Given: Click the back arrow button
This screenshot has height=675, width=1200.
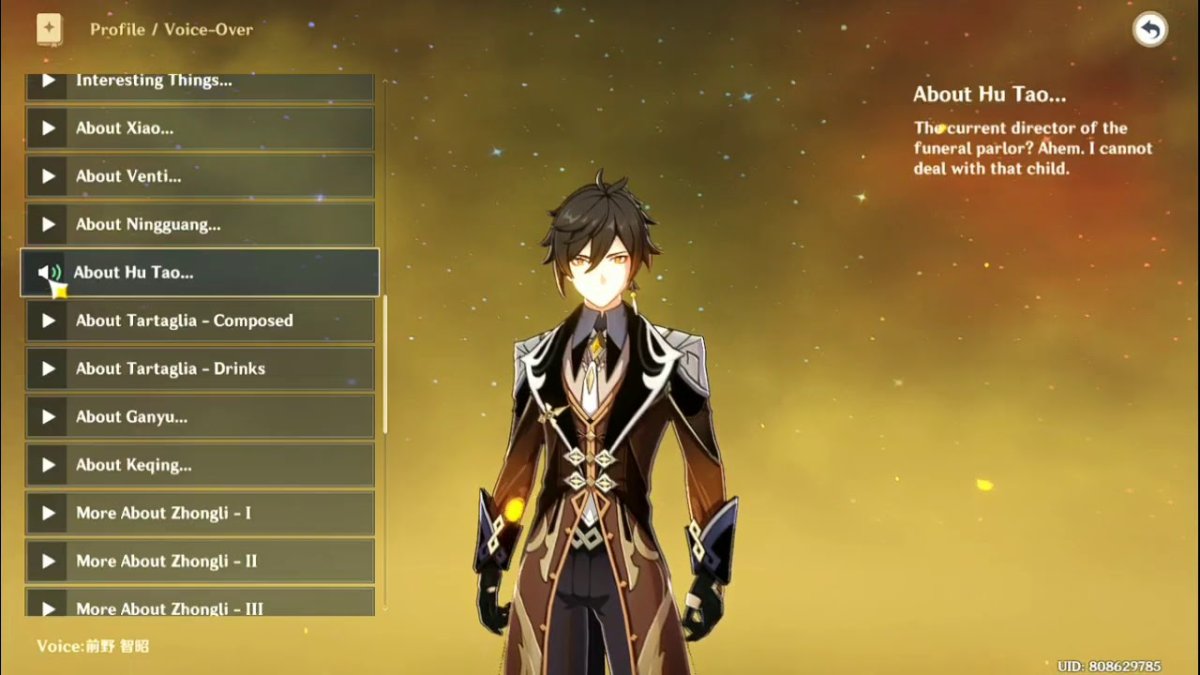Looking at the screenshot, I should (1150, 30).
